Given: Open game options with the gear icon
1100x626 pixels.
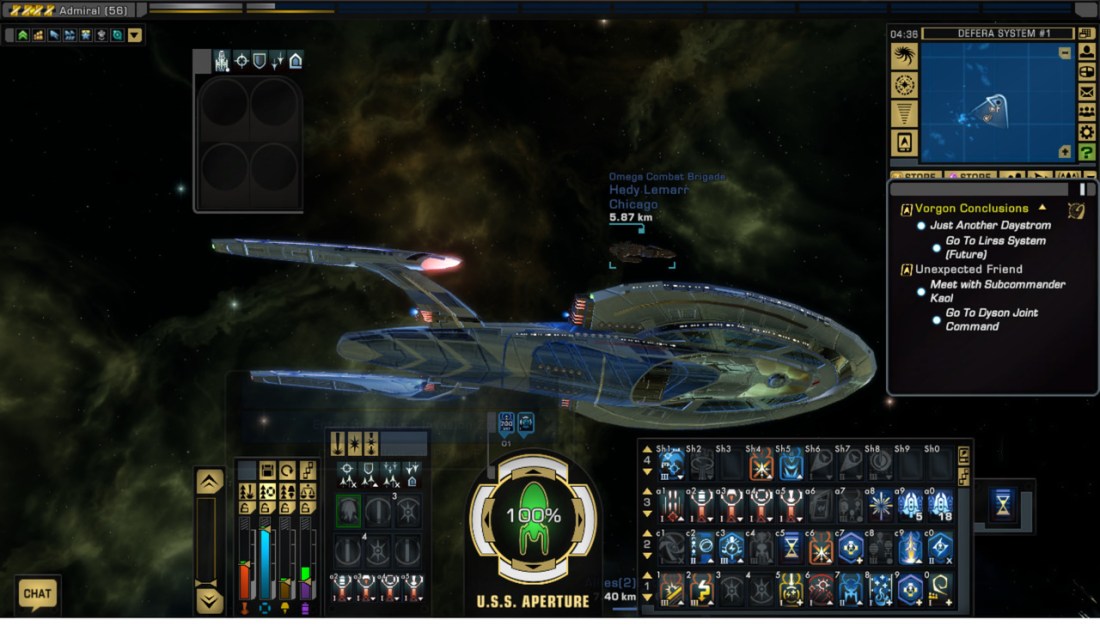Looking at the screenshot, I should coord(1087,132).
